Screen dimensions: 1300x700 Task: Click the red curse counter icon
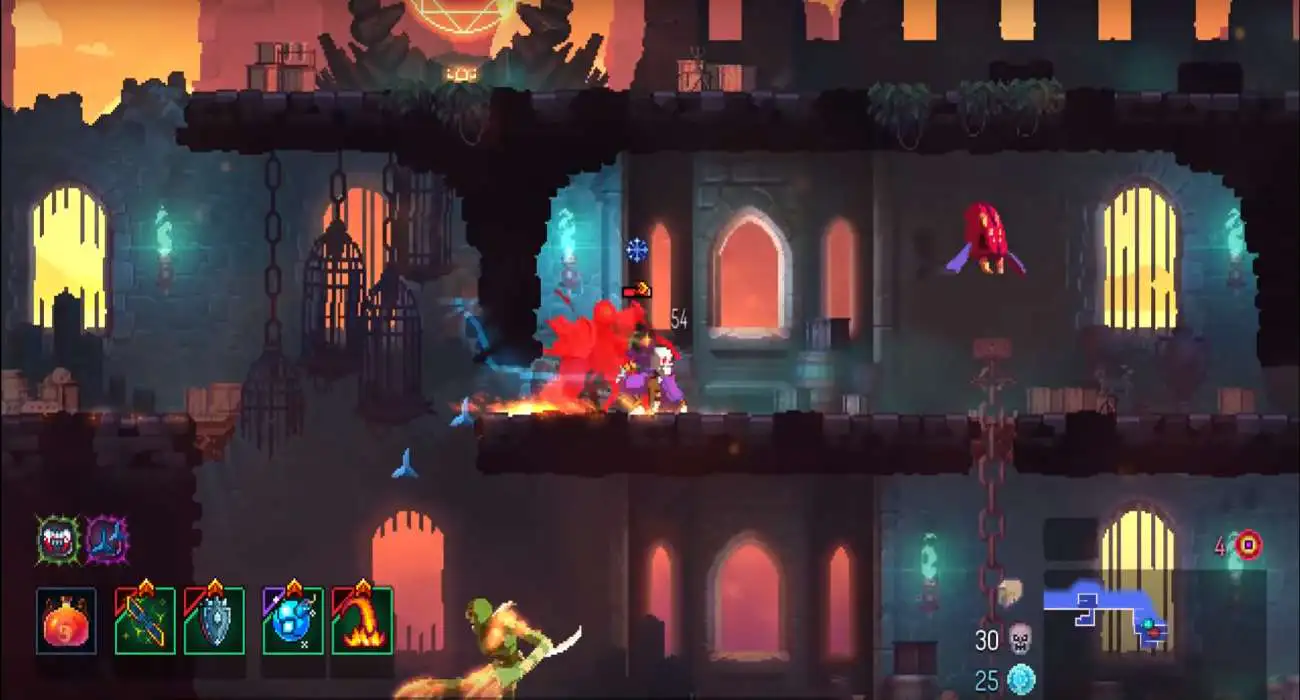(1248, 545)
